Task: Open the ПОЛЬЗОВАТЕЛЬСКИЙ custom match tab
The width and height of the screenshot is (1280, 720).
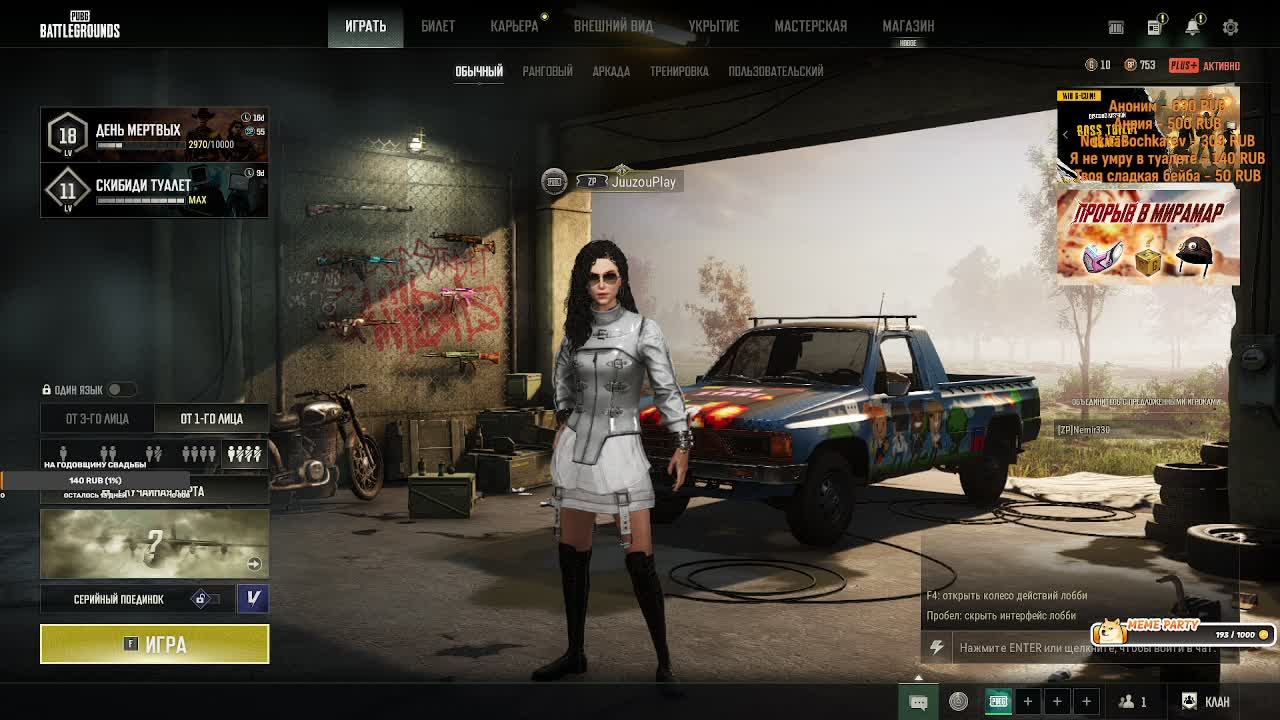Action: [776, 71]
